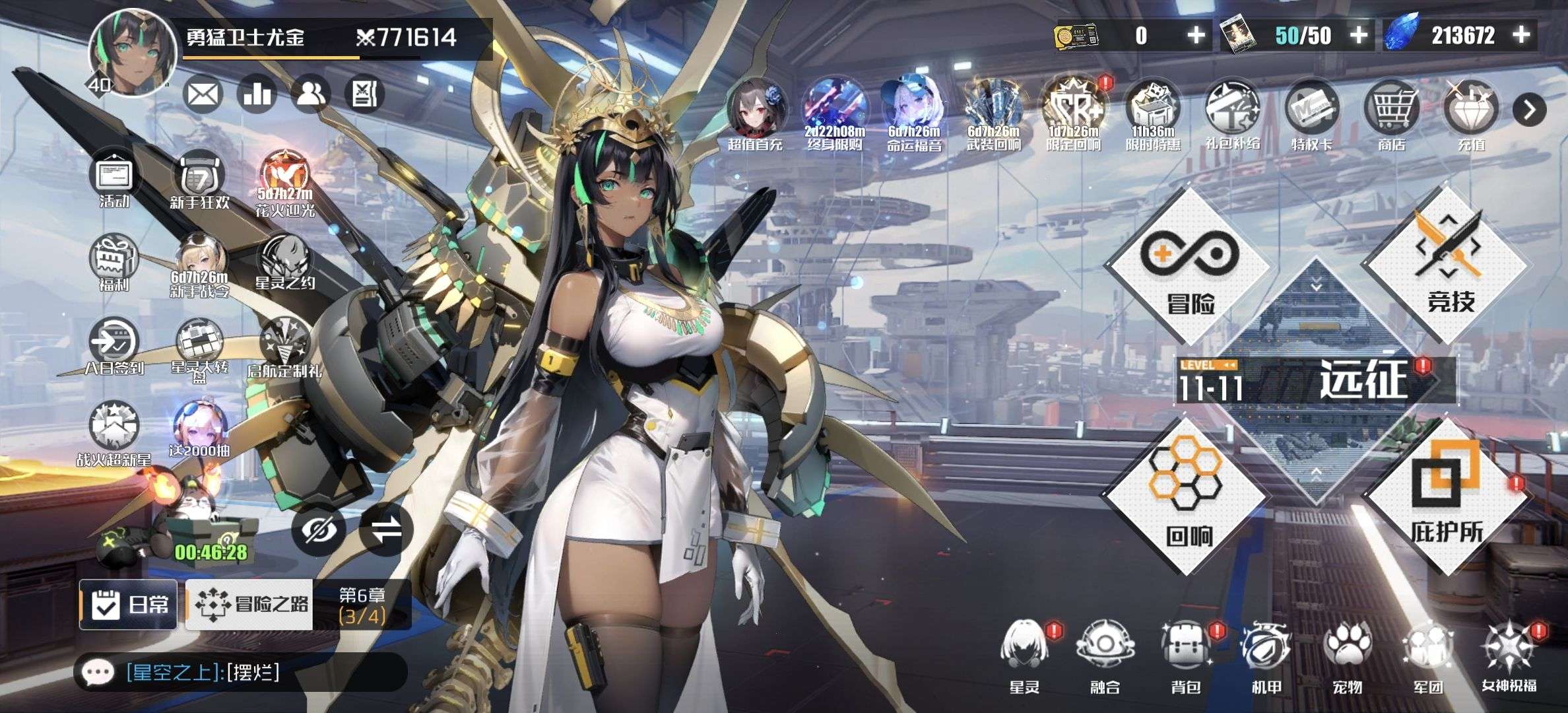Open the 八日签到 sign-in event
This screenshot has width=1568, height=713.
click(x=114, y=347)
